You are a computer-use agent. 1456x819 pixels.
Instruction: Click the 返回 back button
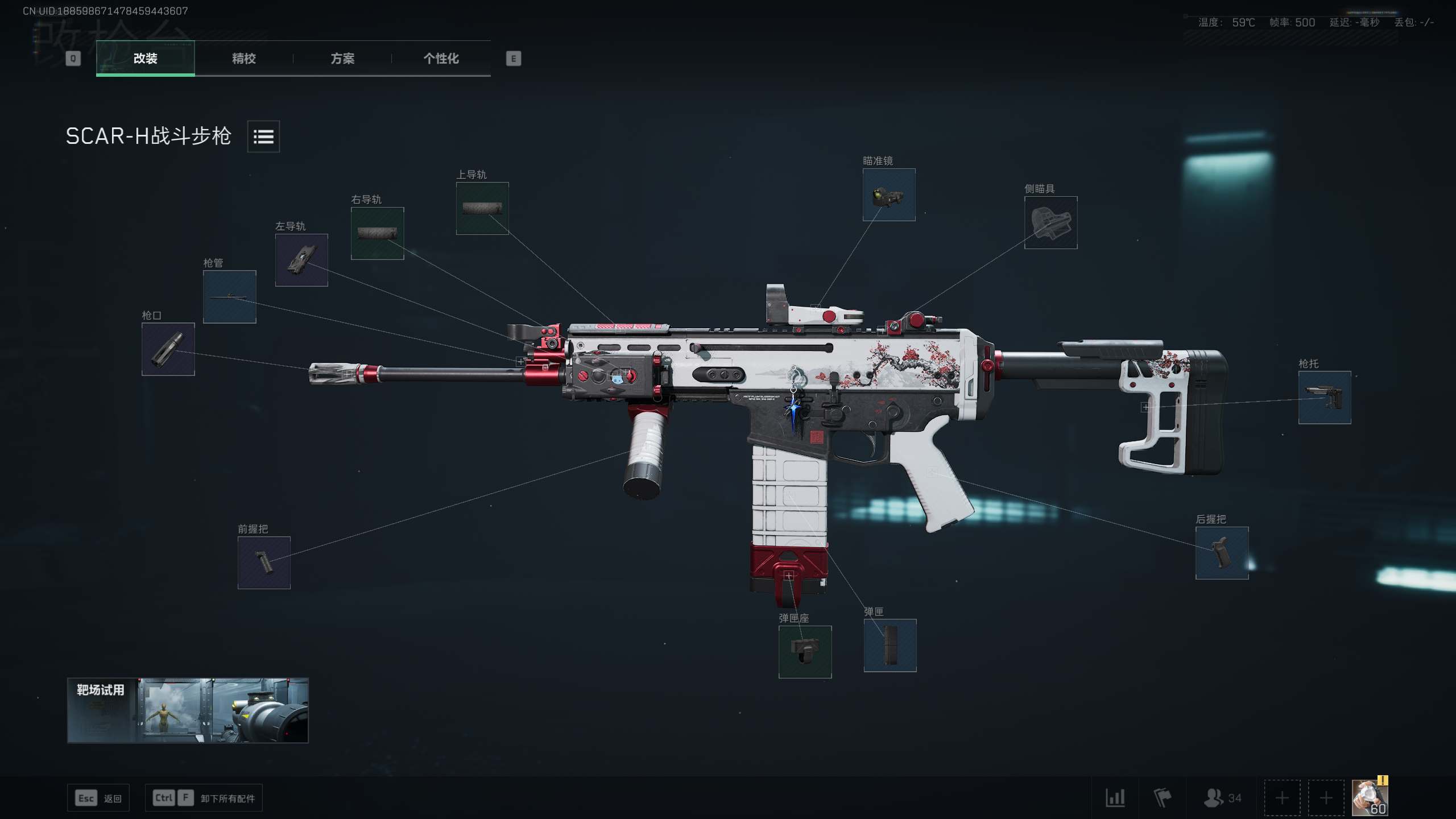coord(98,798)
